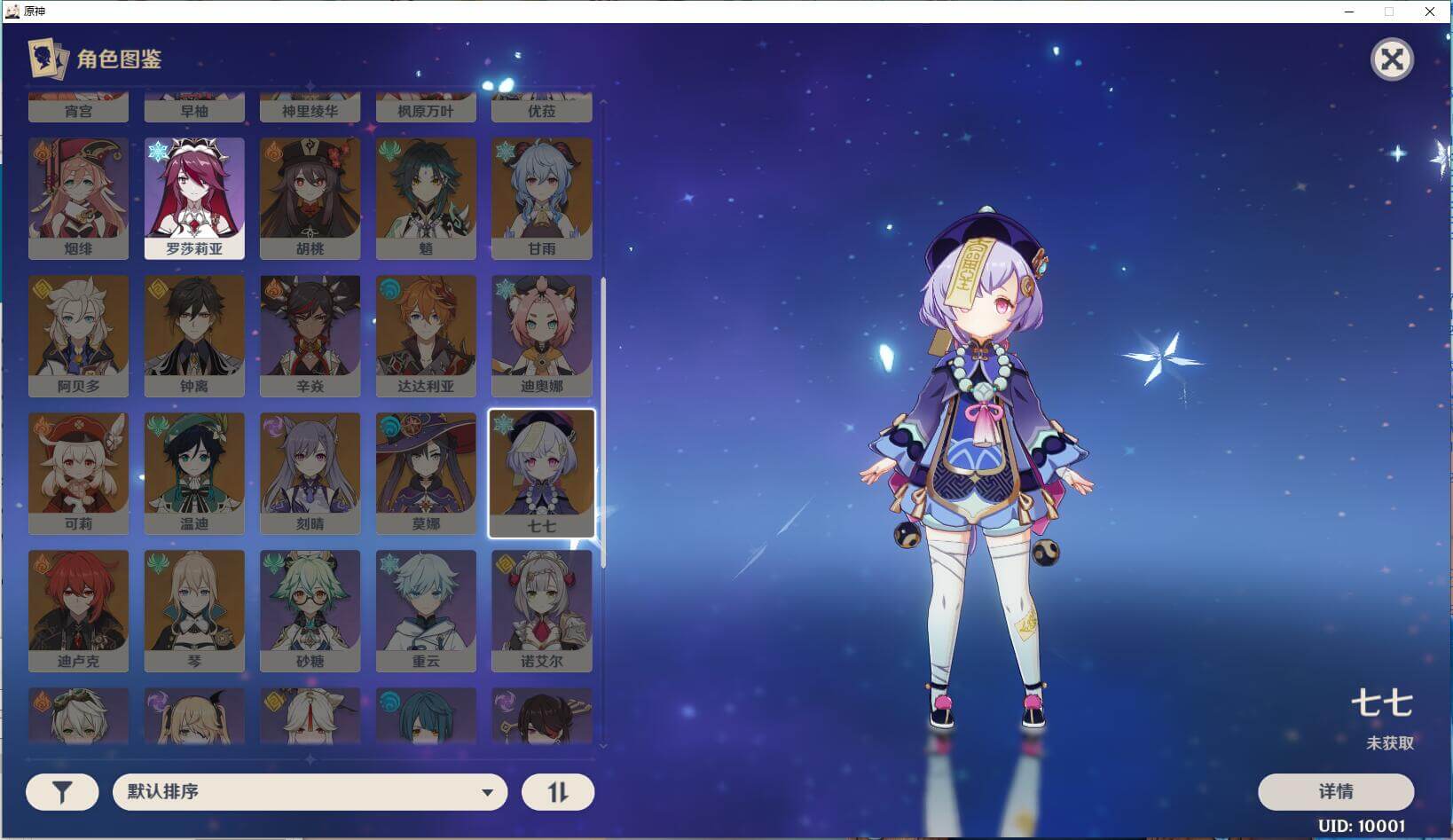1453x840 pixels.
Task: Close the character archive screen
Action: 1392,60
